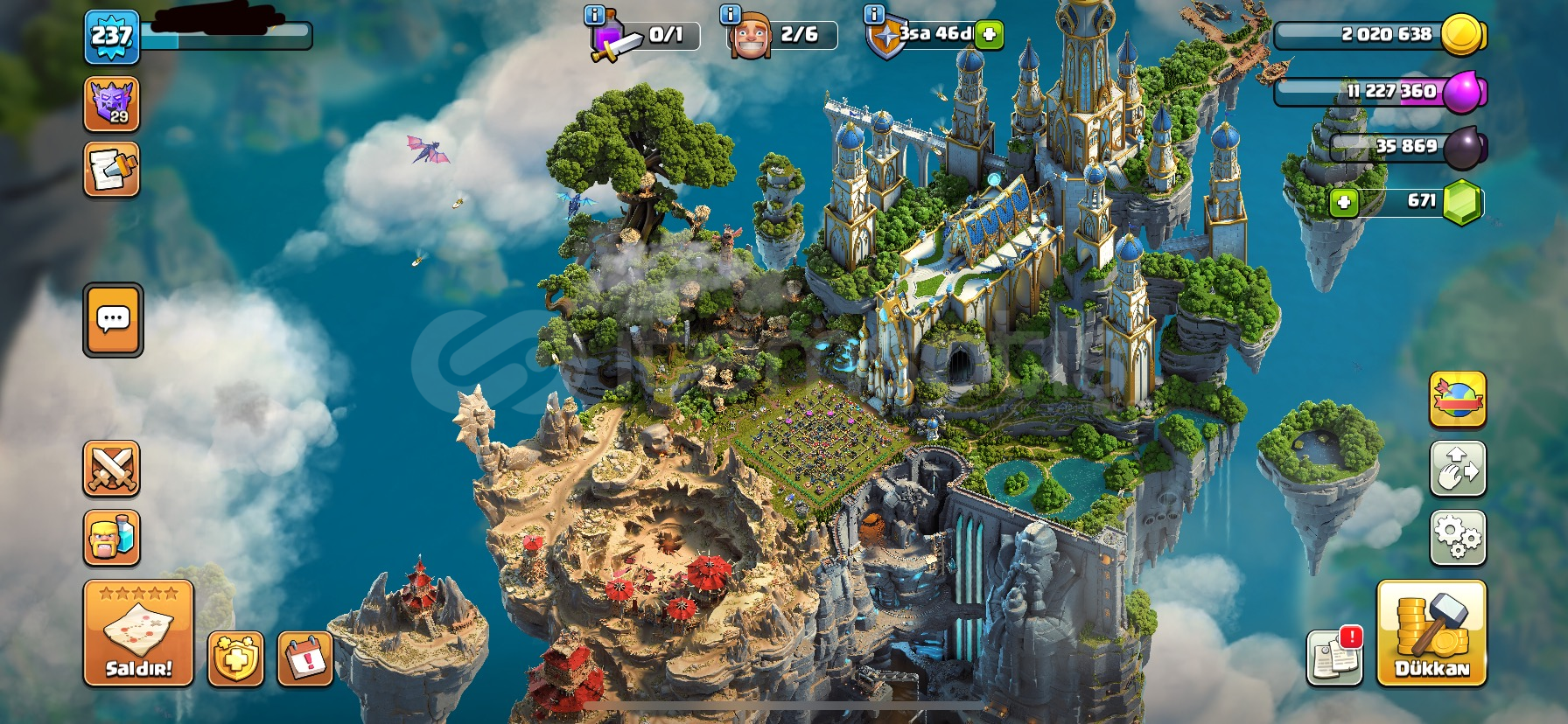Screen dimensions: 1568x724
Task: Show info for the builder count
Action: coord(730,14)
